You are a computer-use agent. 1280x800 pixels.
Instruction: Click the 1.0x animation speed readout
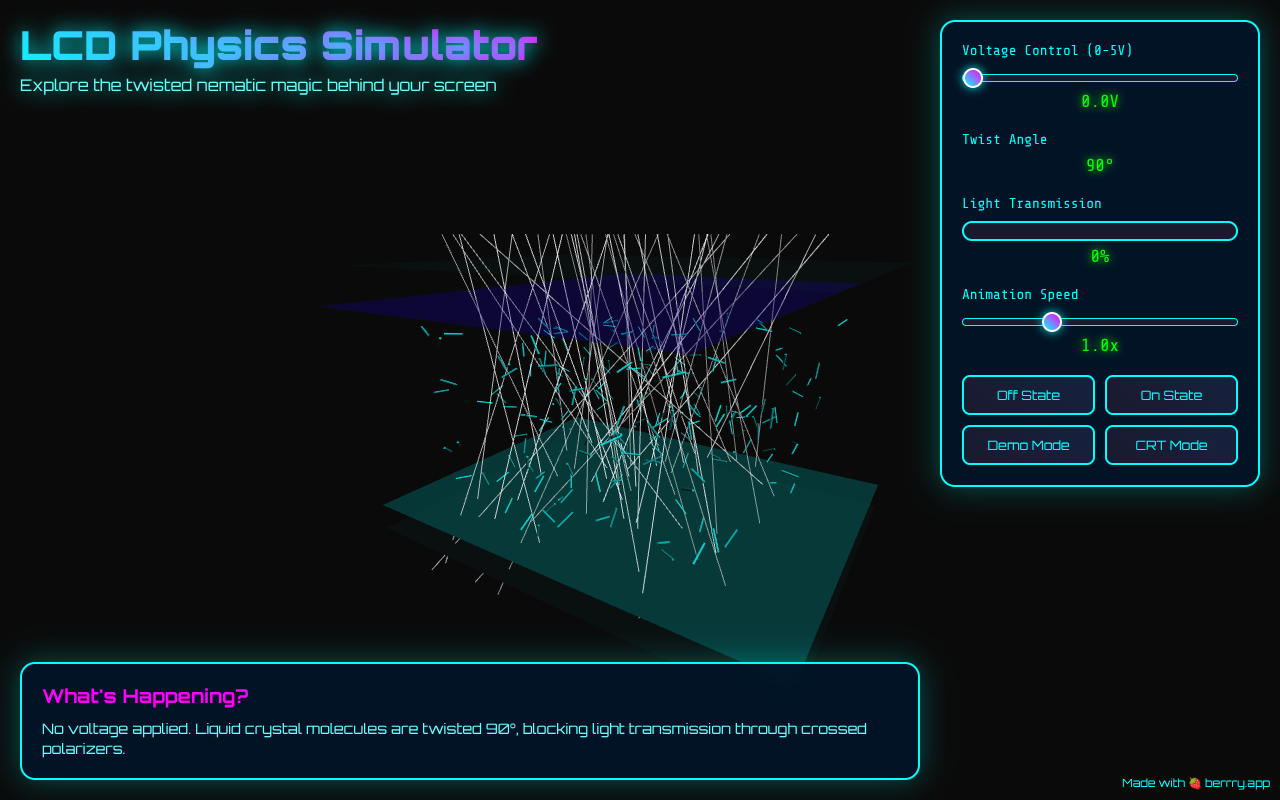(1099, 345)
